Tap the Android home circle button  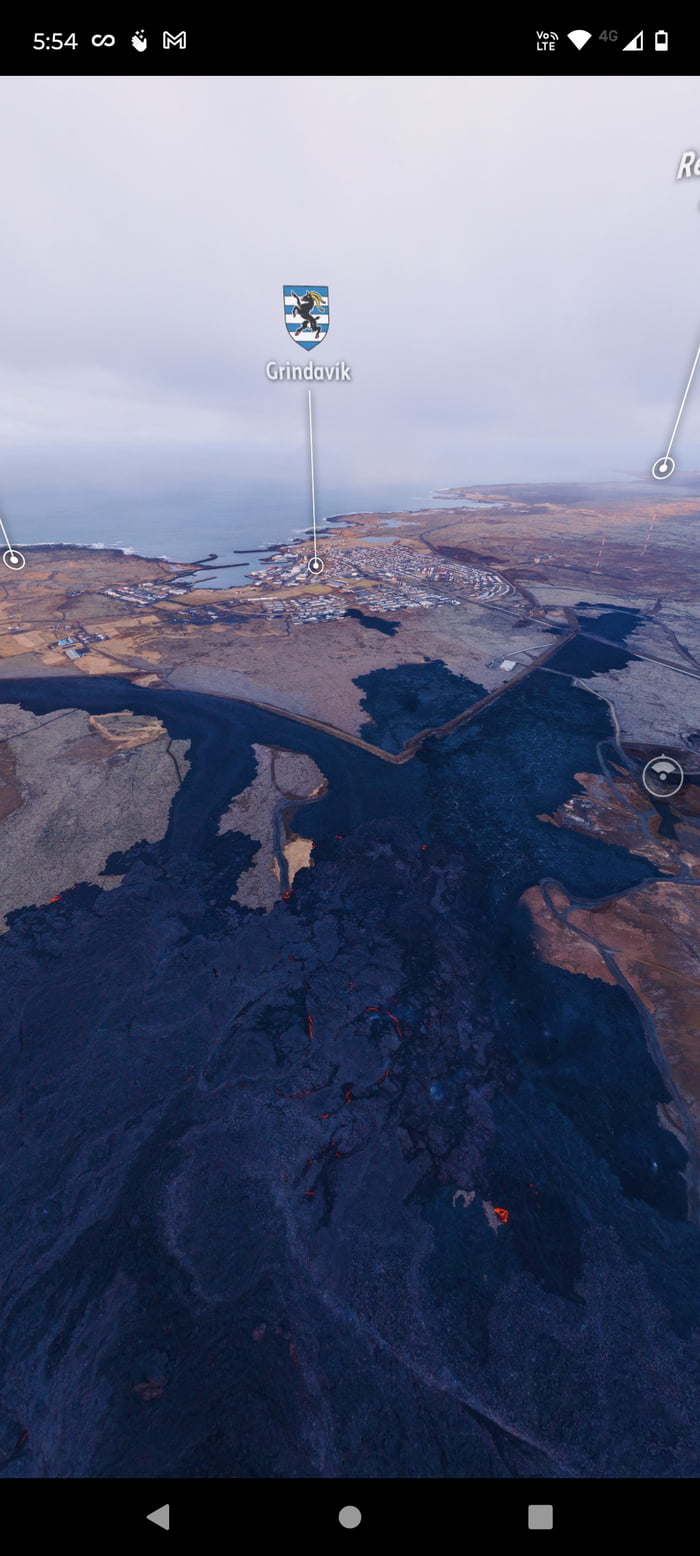point(350,1517)
